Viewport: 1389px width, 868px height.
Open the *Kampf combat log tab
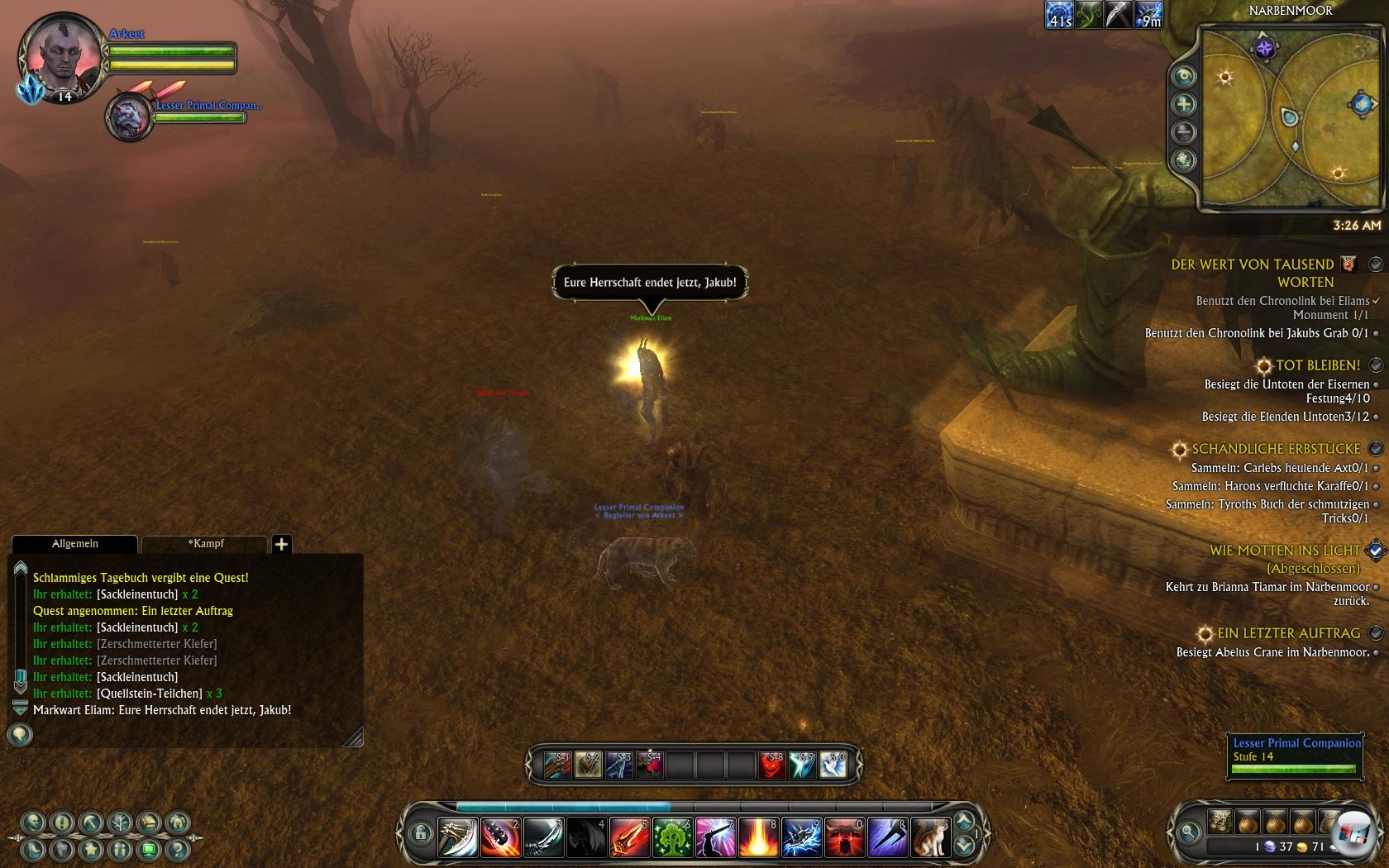coord(205,544)
